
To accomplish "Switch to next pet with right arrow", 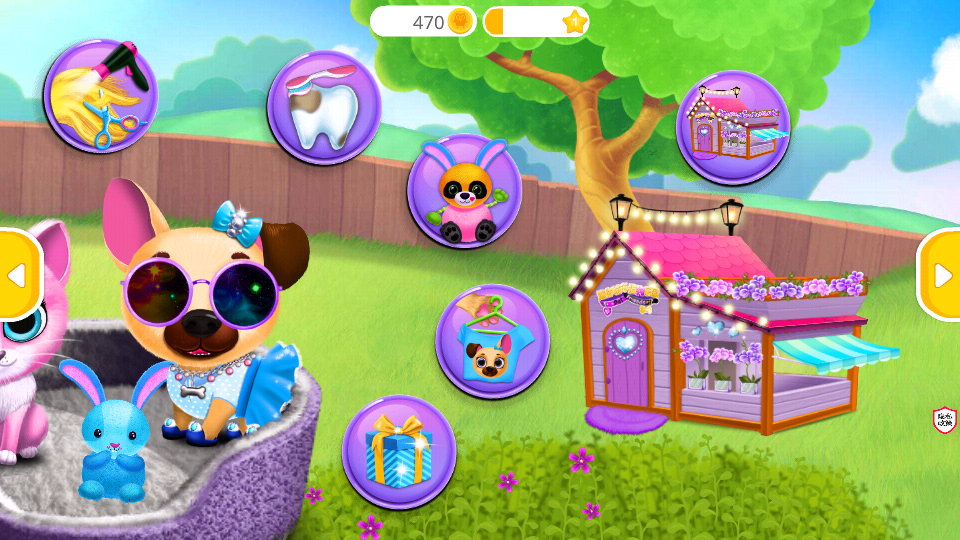I will (941, 275).
